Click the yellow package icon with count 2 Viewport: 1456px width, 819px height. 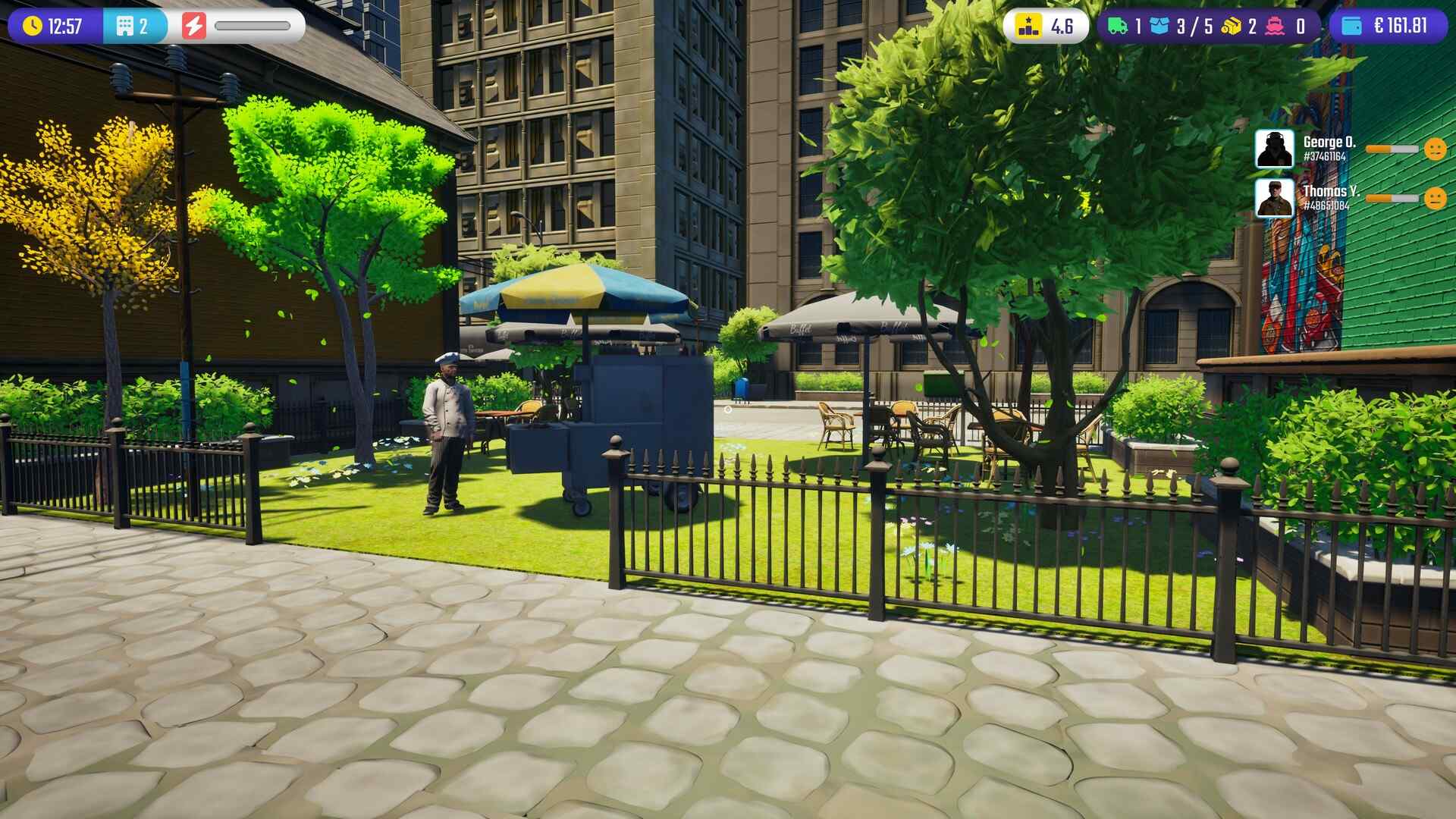(x=1231, y=24)
